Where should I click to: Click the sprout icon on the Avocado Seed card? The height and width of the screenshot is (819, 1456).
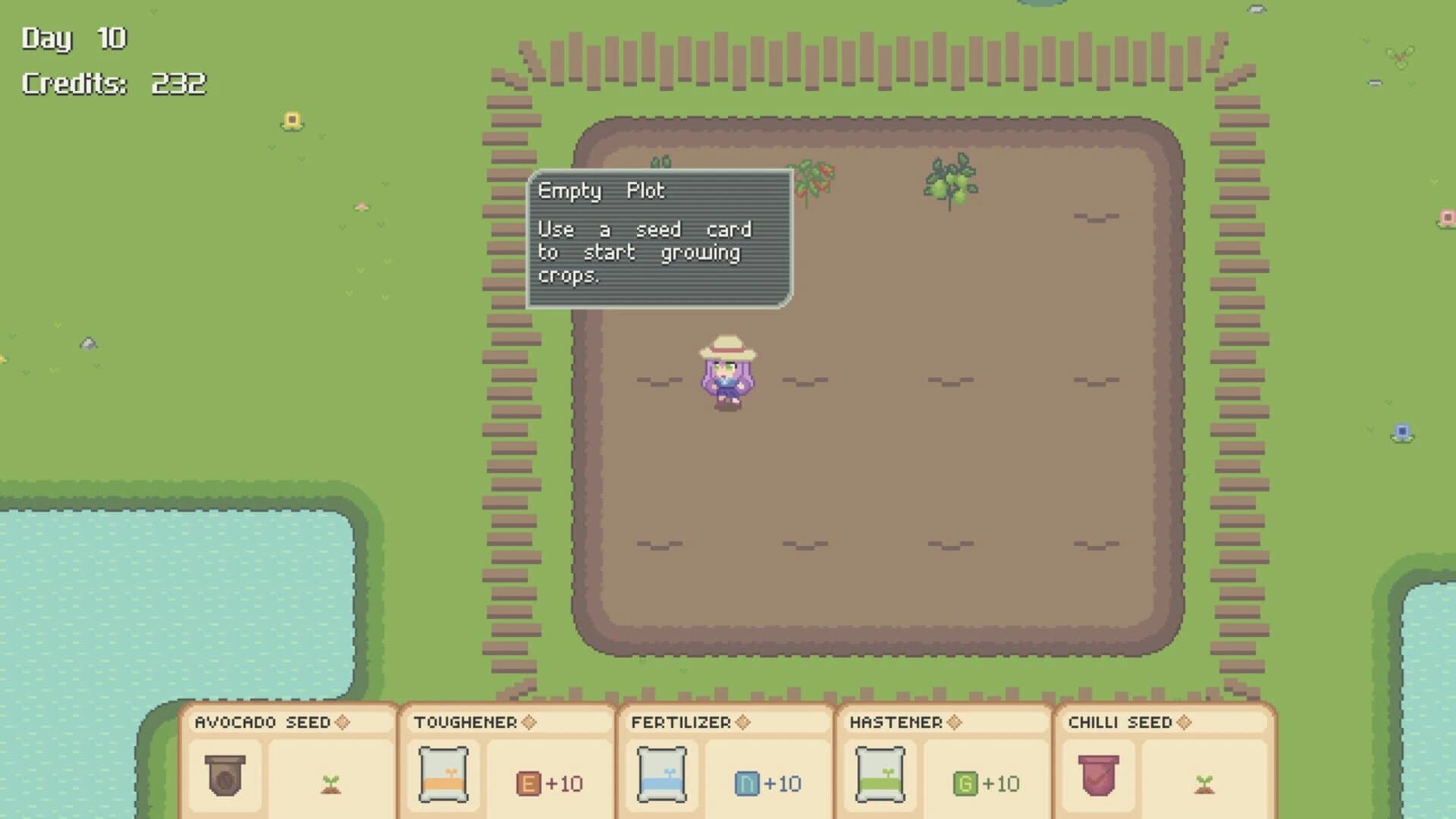331,783
